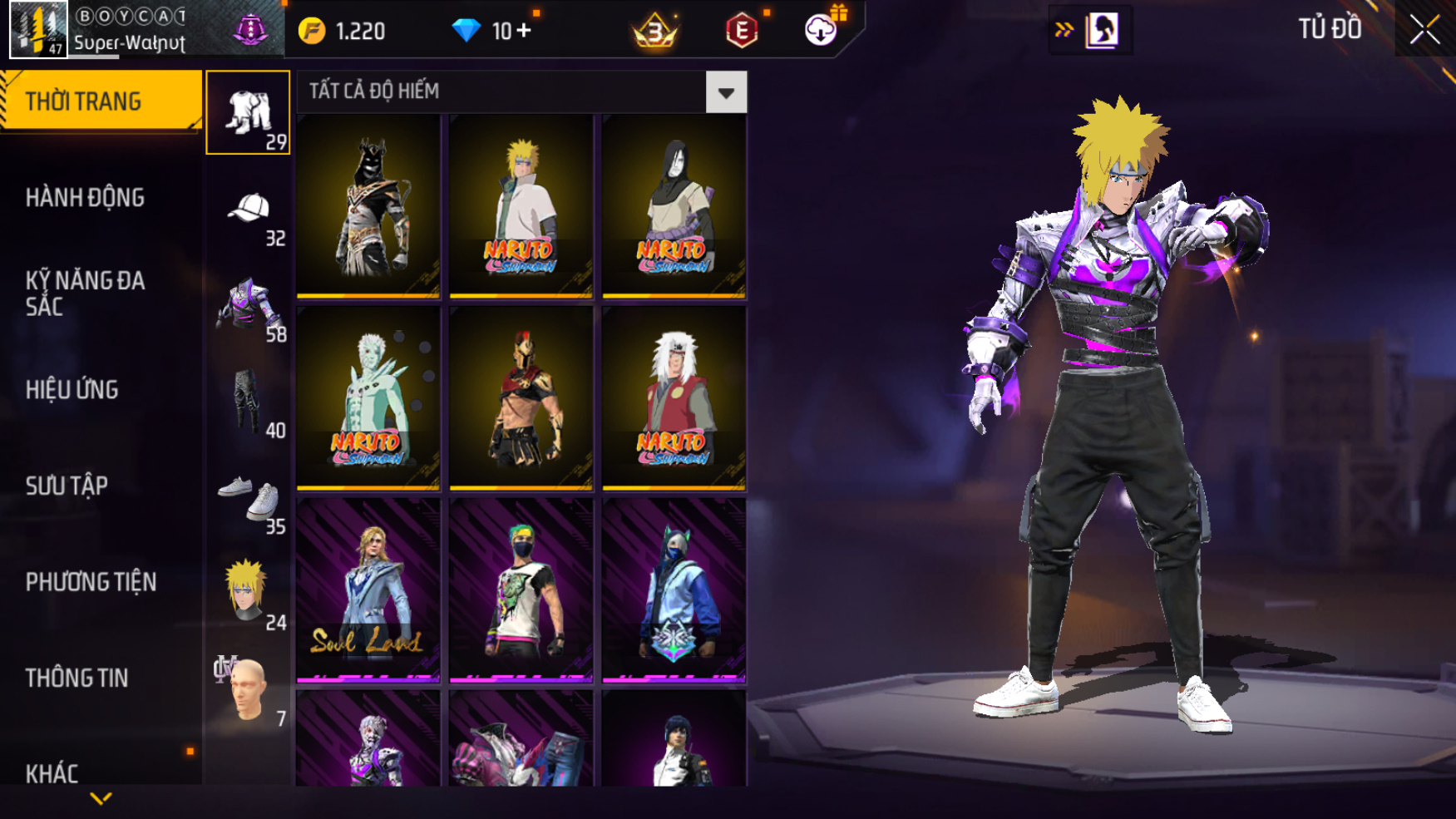Open the Thông Tin tab
The image size is (1456, 819).
[x=77, y=678]
